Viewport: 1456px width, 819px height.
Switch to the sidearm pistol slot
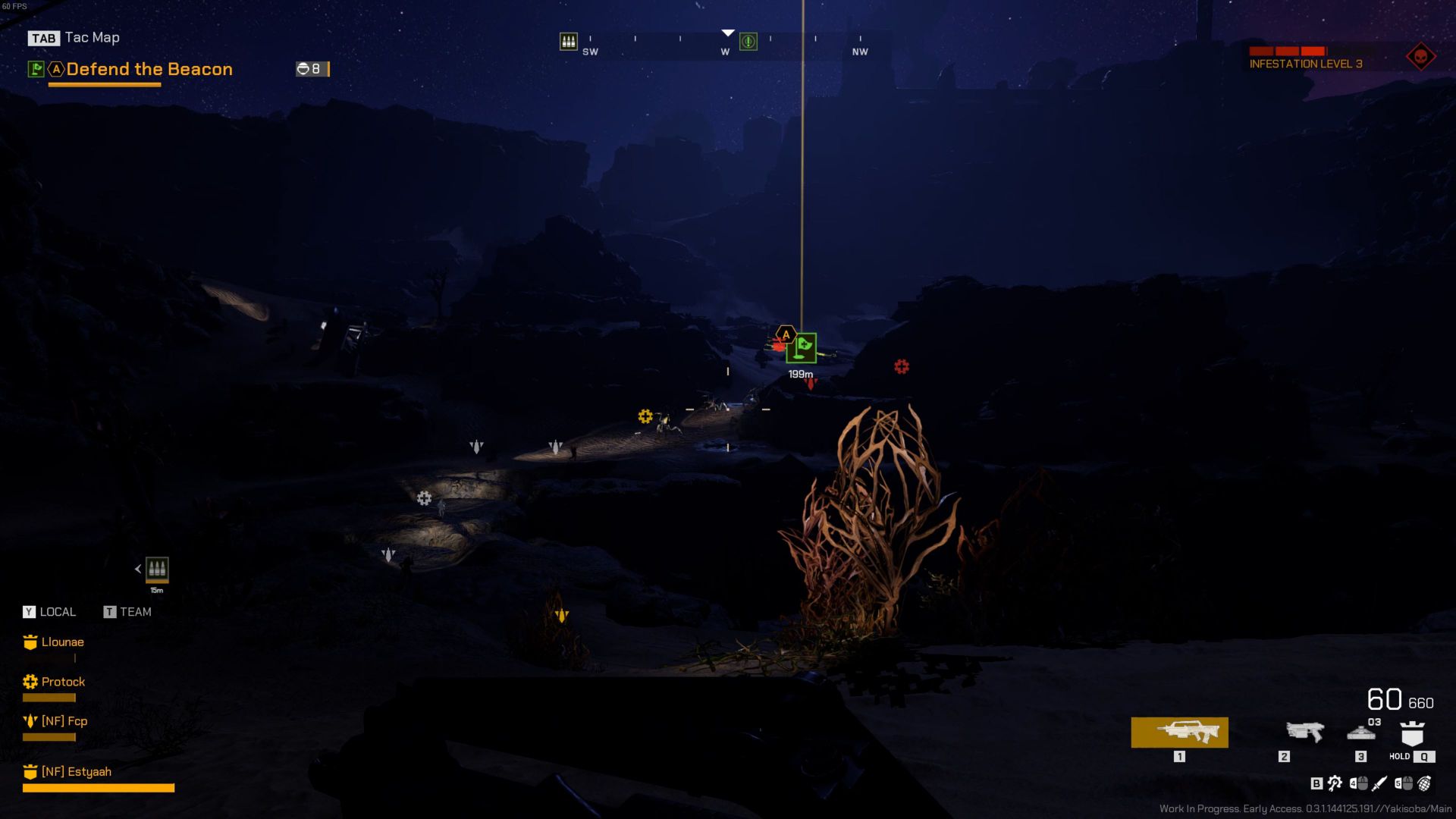(x=1304, y=733)
